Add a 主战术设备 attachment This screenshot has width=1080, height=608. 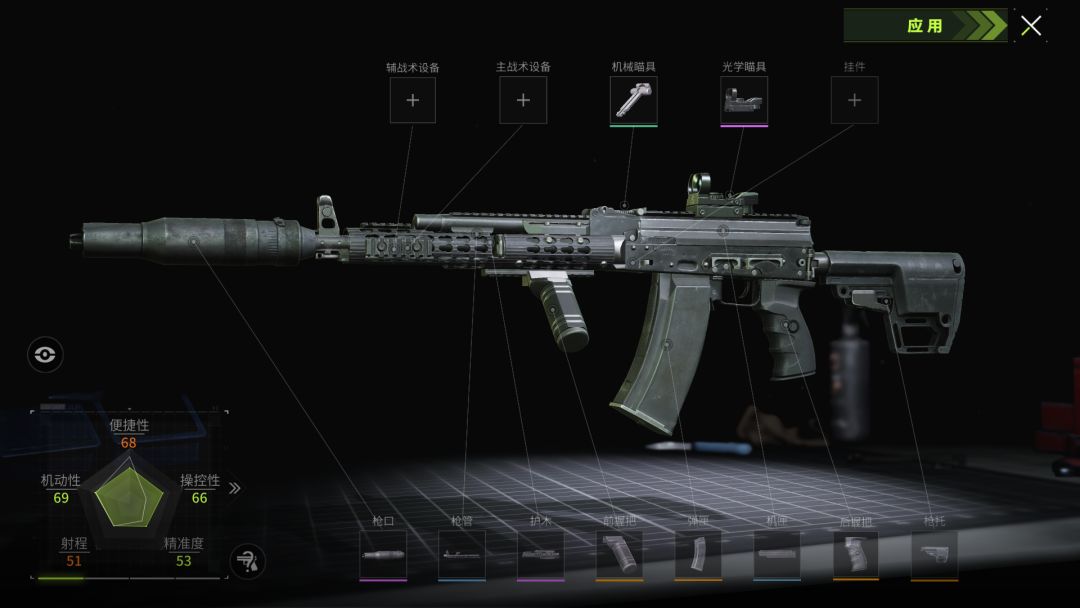(523, 100)
